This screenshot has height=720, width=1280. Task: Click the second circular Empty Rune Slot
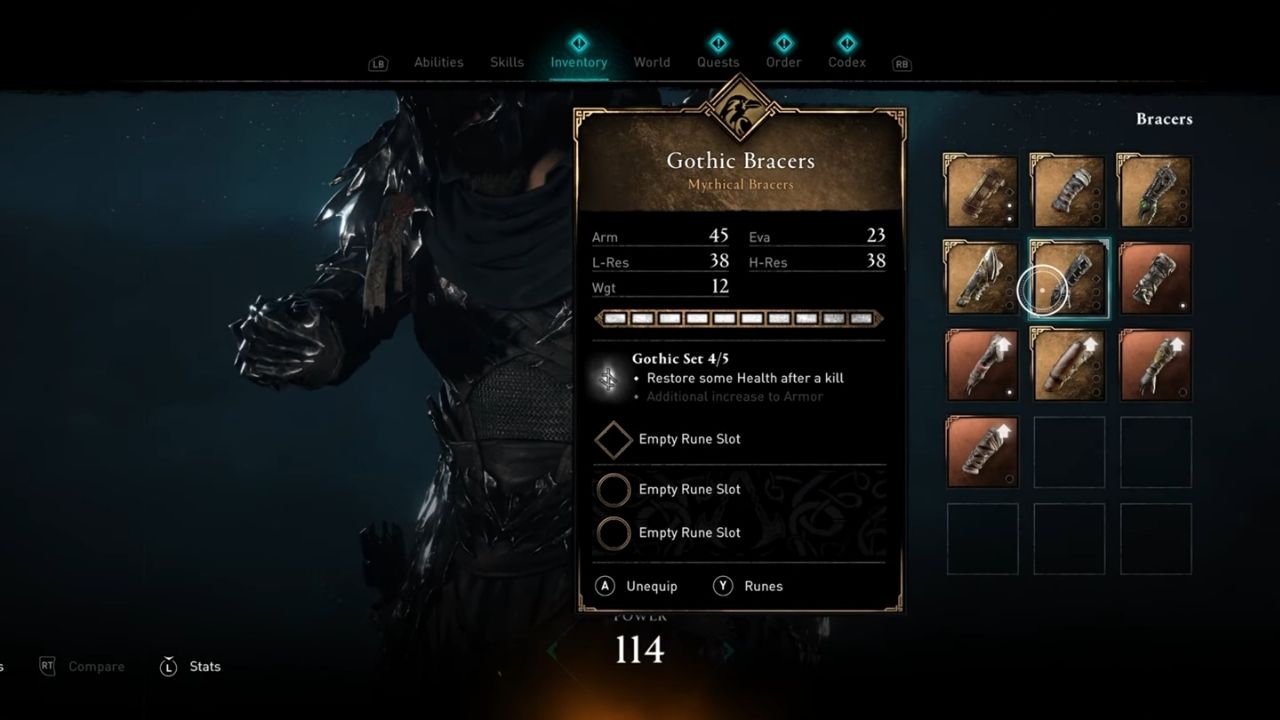[614, 533]
